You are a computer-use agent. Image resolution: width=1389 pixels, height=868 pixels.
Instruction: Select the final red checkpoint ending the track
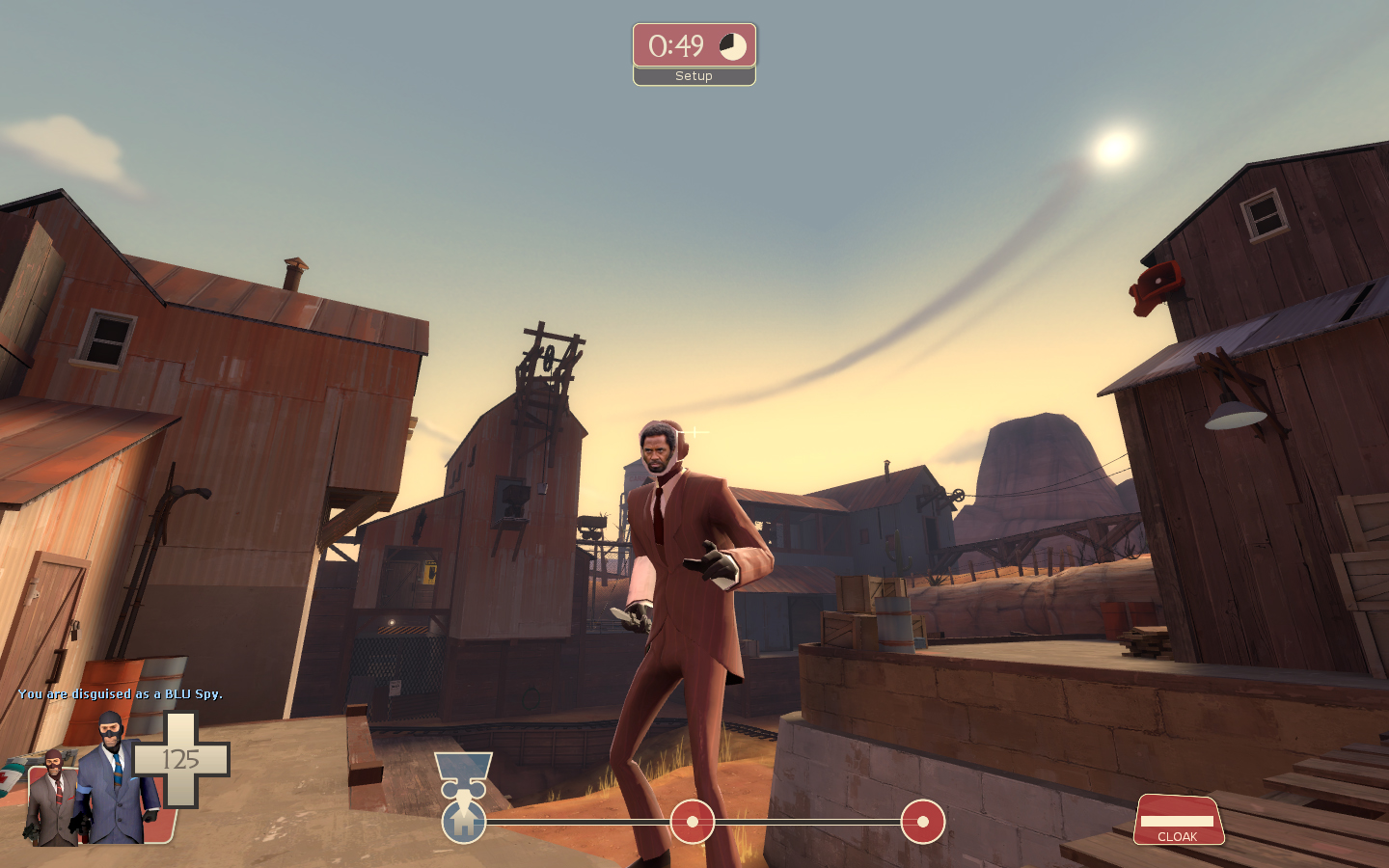[922, 822]
